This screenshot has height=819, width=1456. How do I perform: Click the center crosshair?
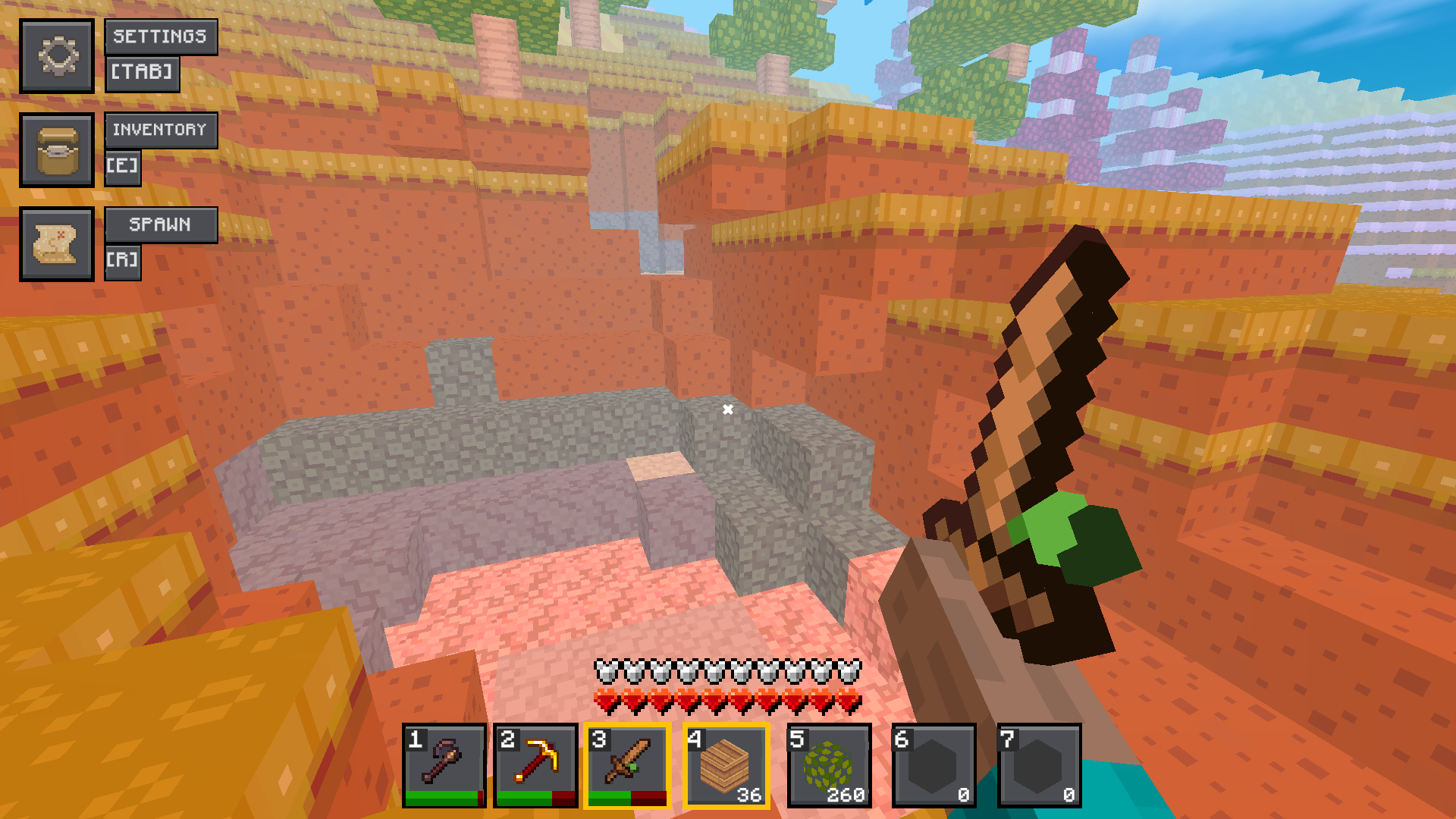[x=728, y=409]
